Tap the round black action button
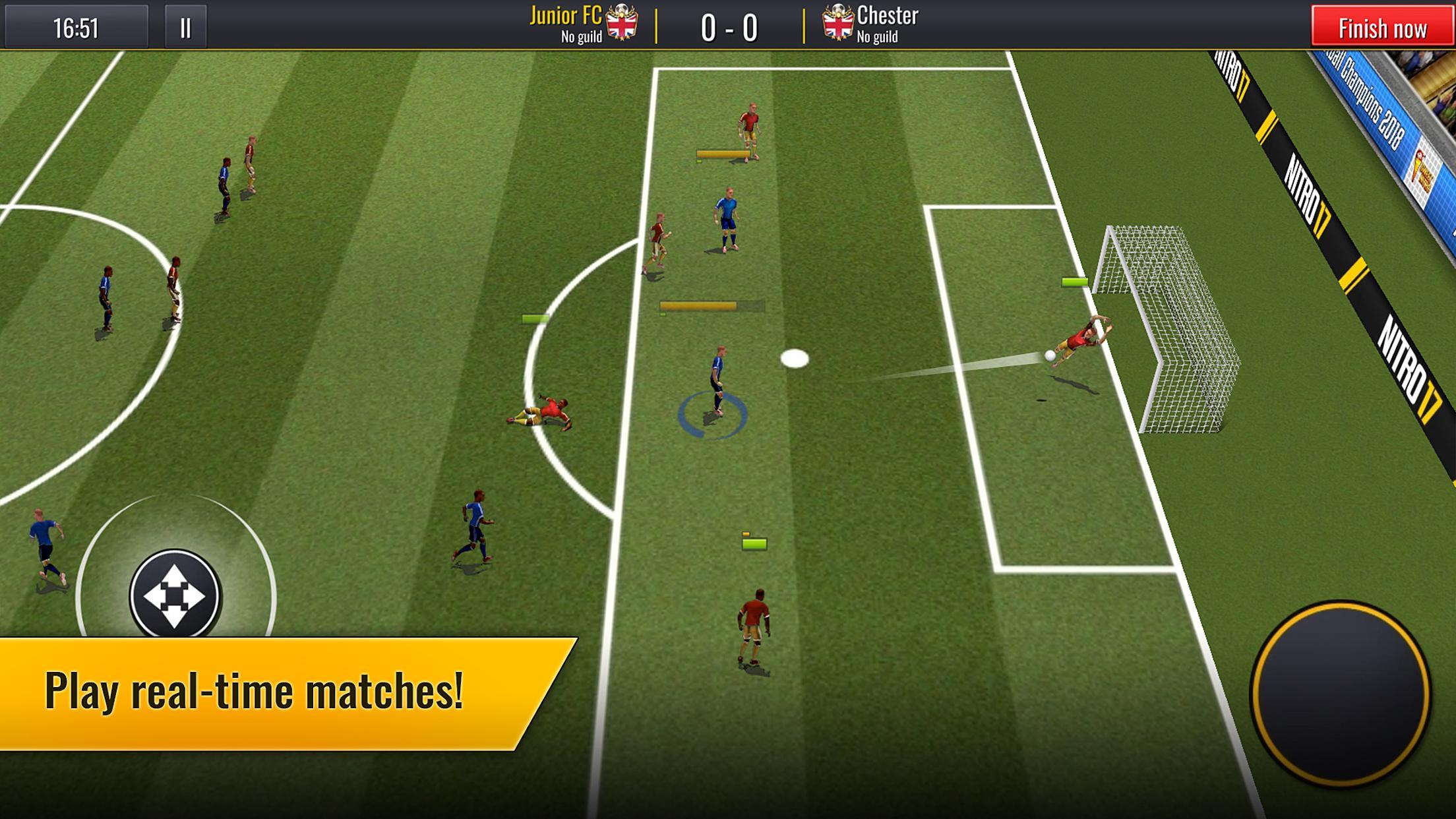Image resolution: width=1456 pixels, height=819 pixels. tap(1340, 694)
